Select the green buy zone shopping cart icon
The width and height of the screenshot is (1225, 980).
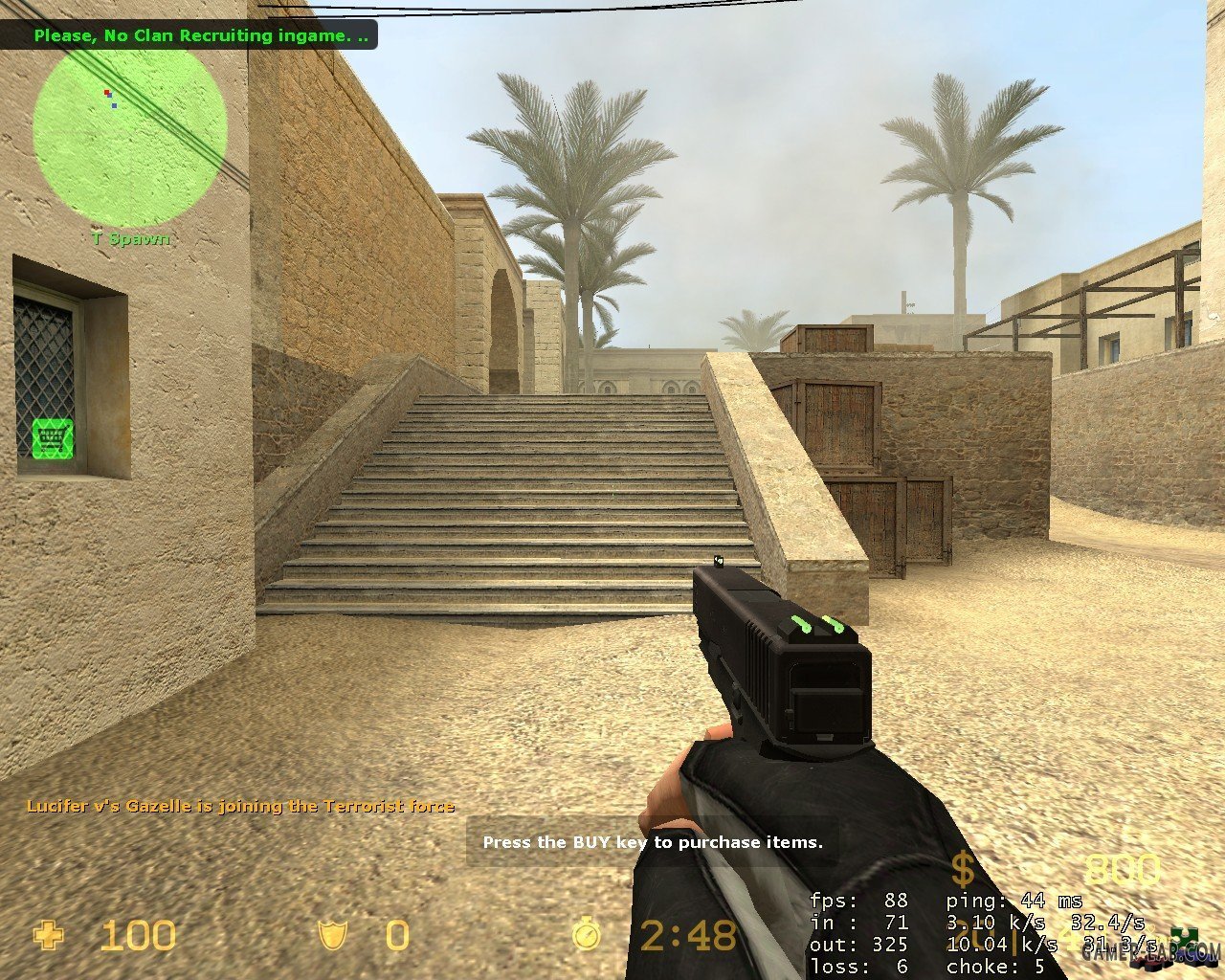pyautogui.click(x=53, y=437)
